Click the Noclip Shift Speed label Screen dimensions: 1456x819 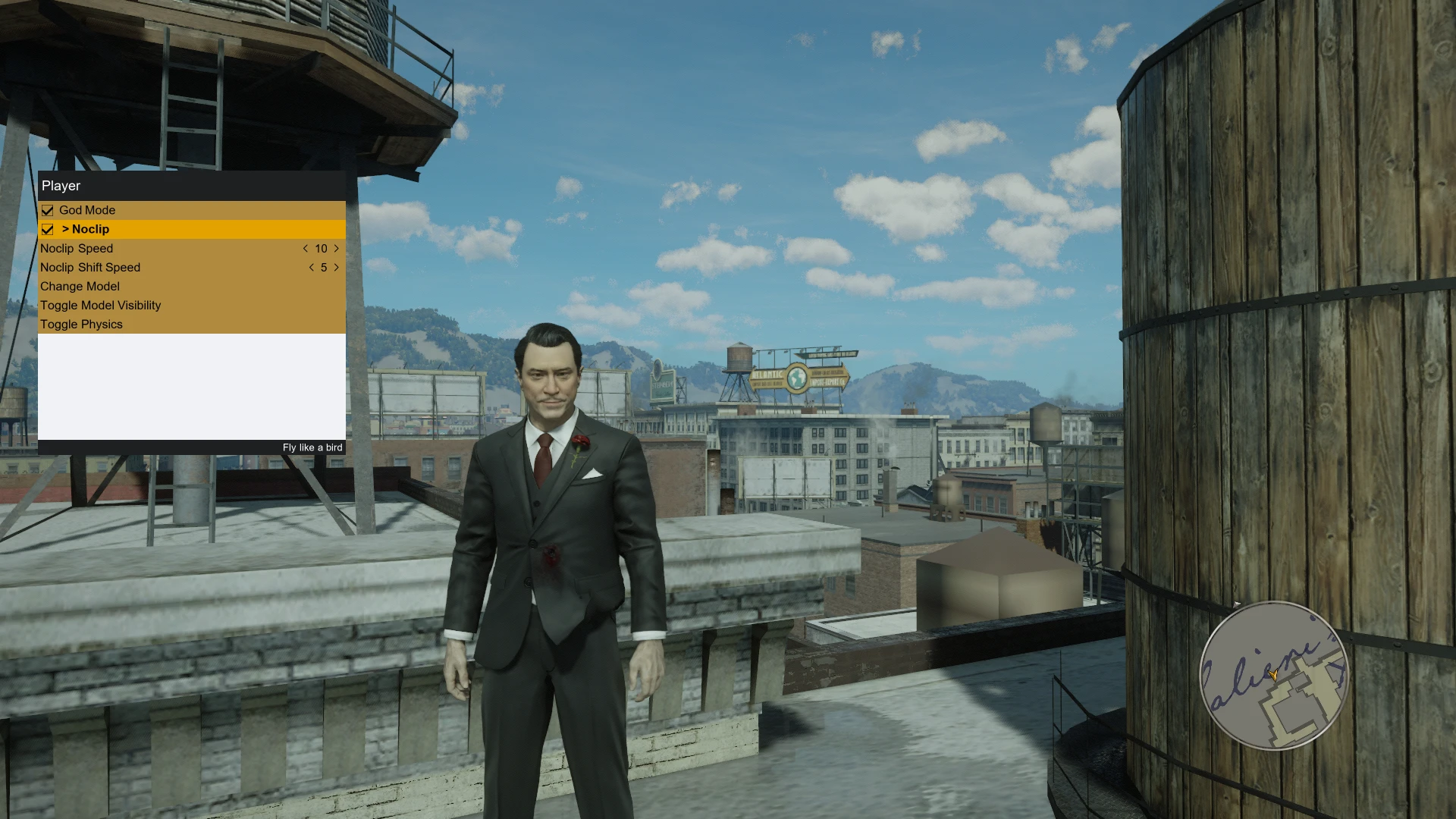[89, 267]
